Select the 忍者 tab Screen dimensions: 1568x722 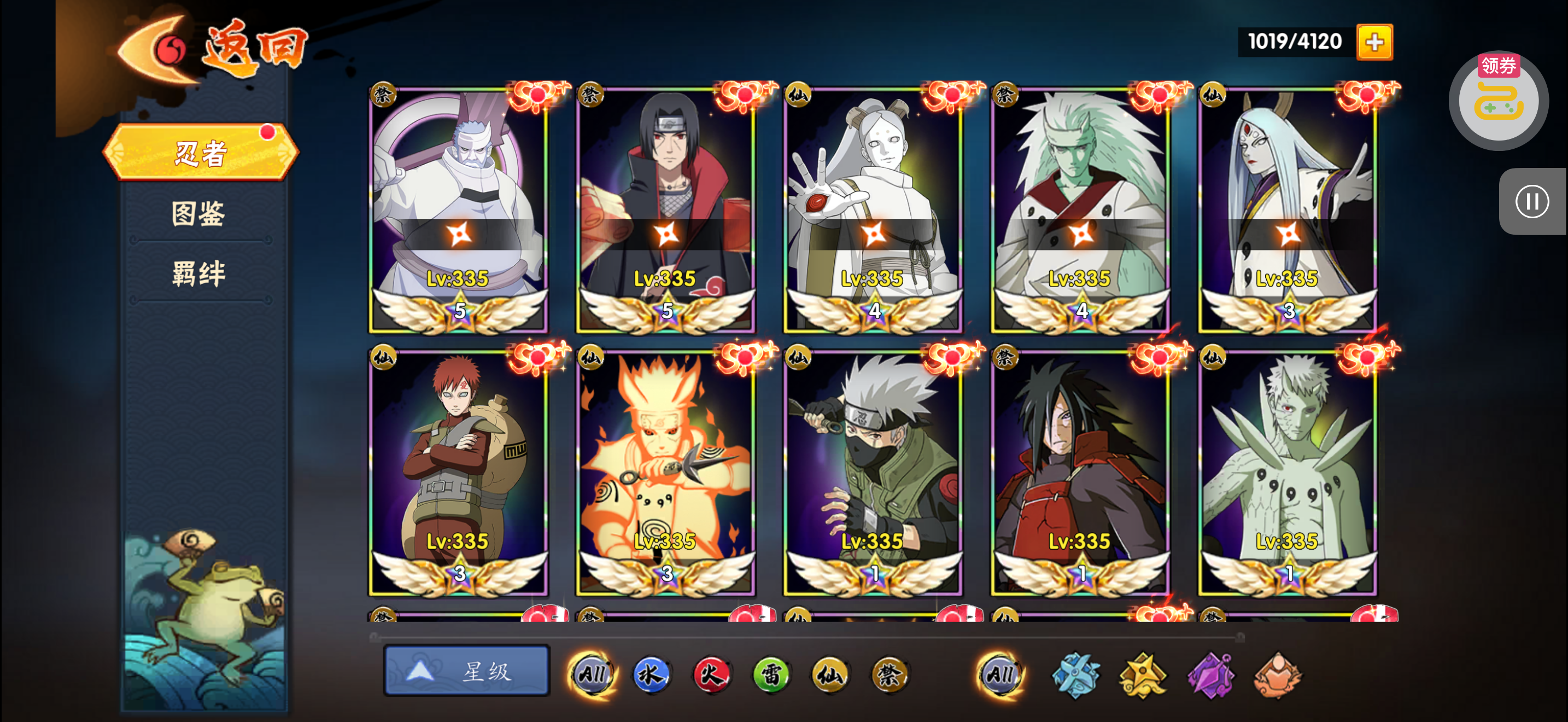pos(200,152)
